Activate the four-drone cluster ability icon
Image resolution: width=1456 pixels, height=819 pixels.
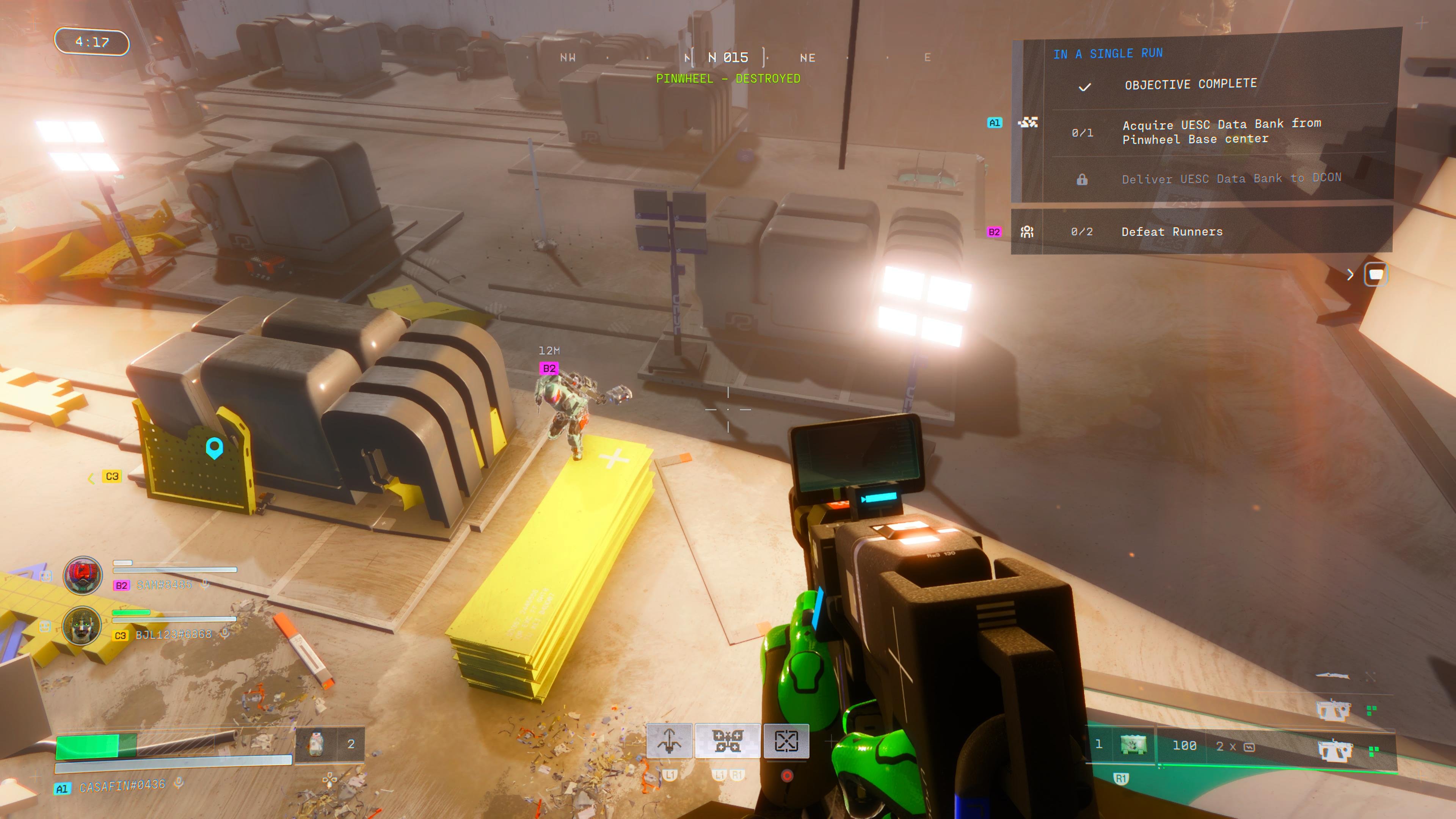(728, 741)
